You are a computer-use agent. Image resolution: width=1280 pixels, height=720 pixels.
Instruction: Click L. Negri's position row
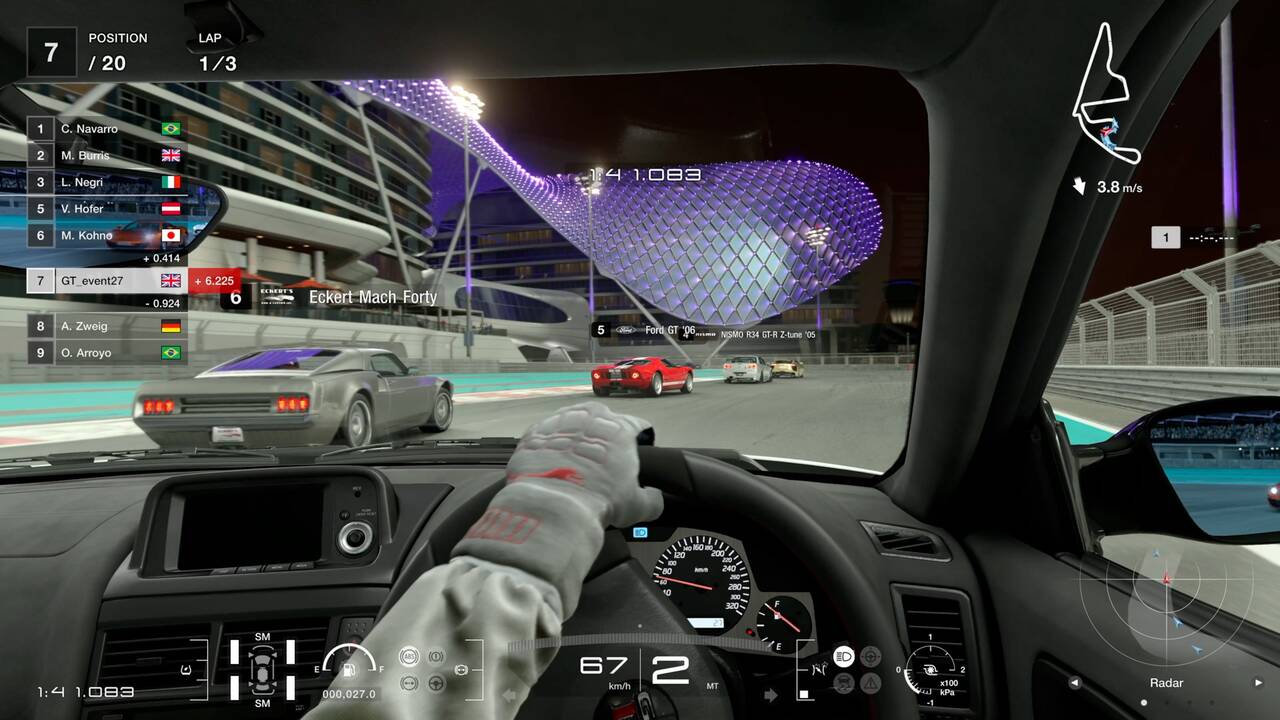tap(107, 182)
